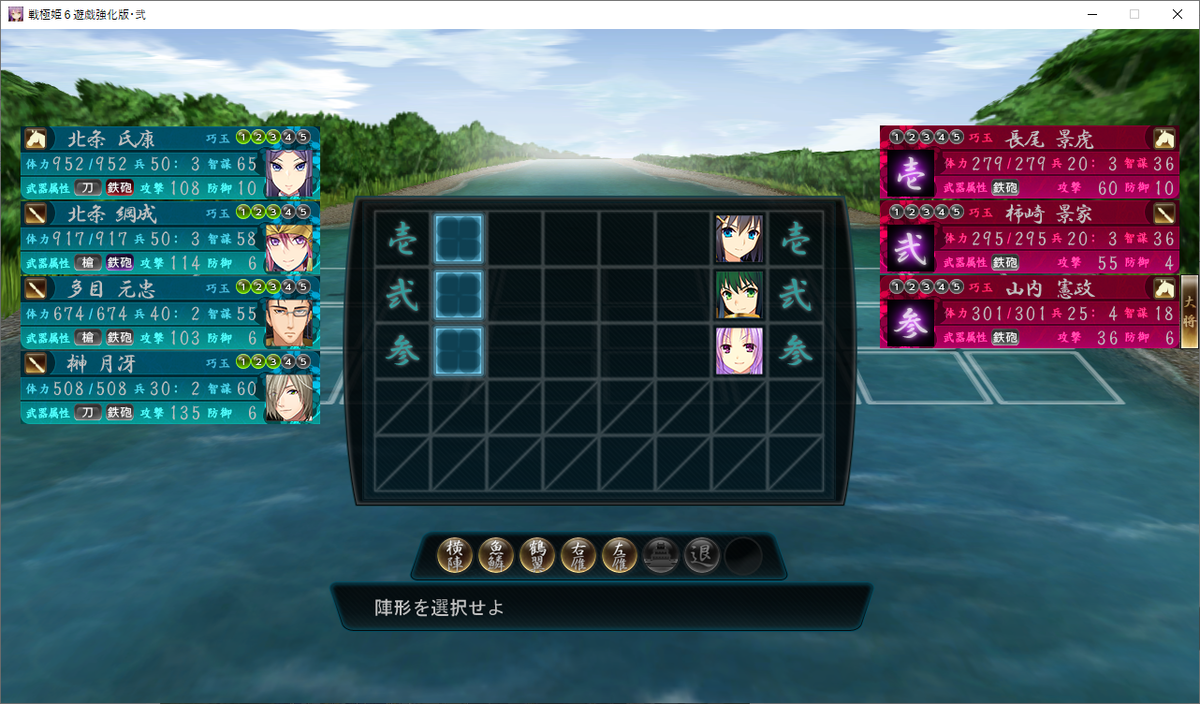Viewport: 1200px width, 704px height.
Task: Select 多目 元忠's unit panel
Action: [169, 312]
